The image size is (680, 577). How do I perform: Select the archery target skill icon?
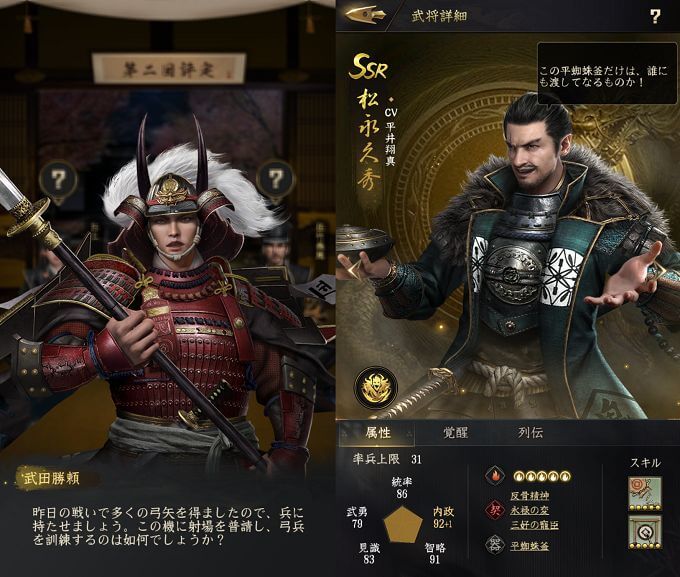645,495
